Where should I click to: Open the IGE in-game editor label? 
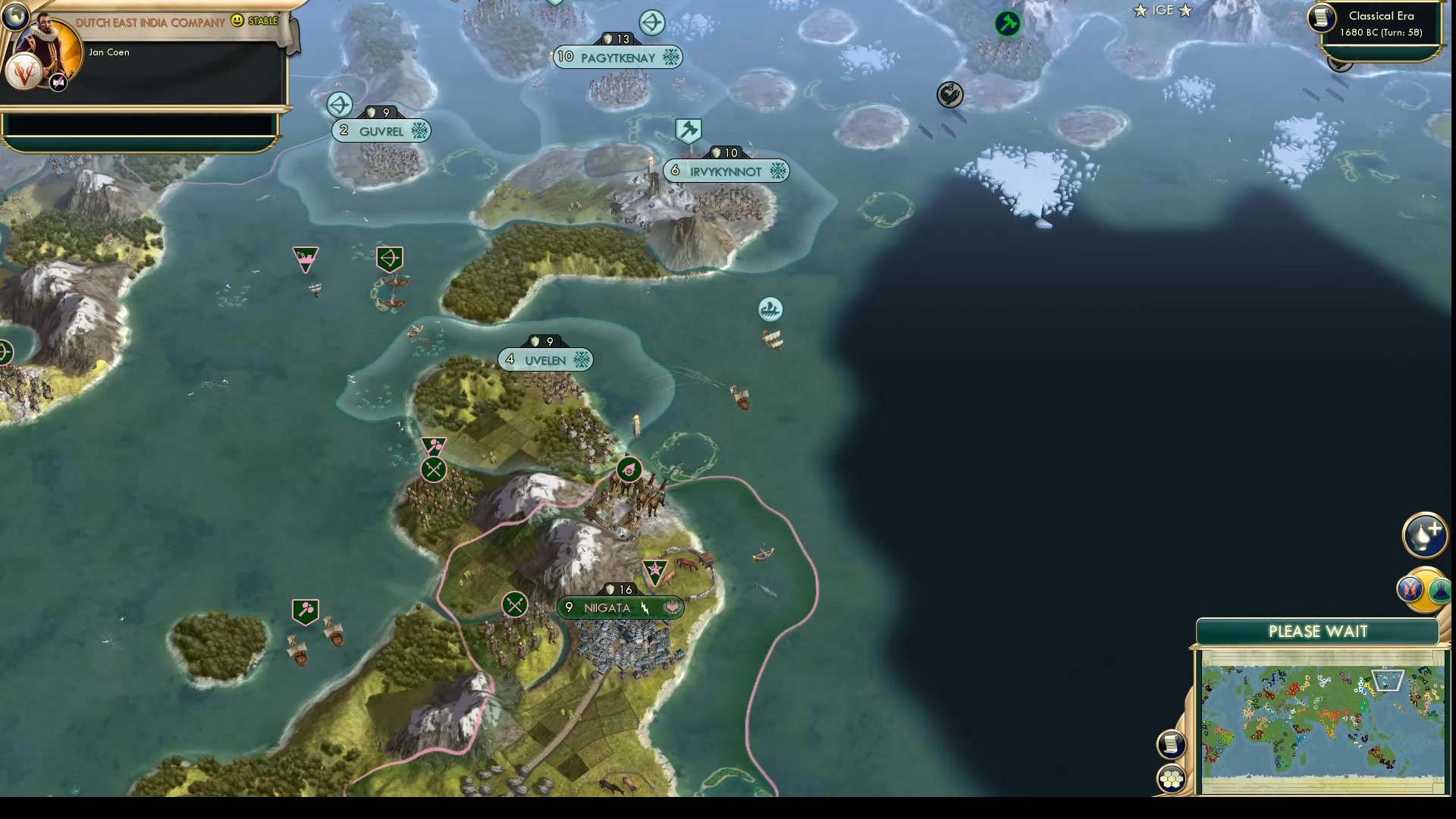1163,11
